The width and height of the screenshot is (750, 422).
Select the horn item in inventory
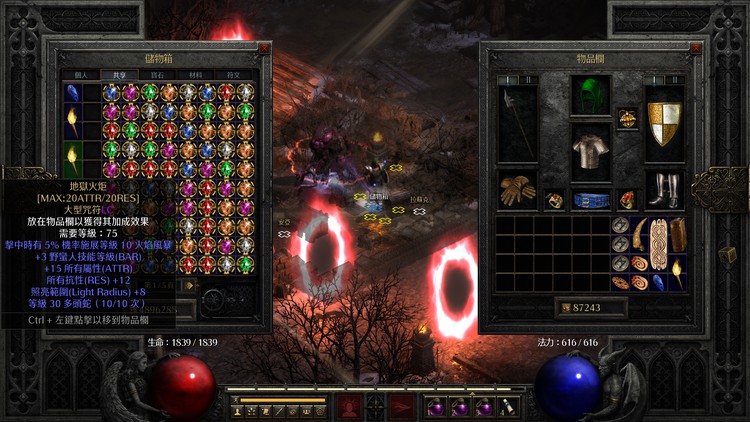point(639,235)
